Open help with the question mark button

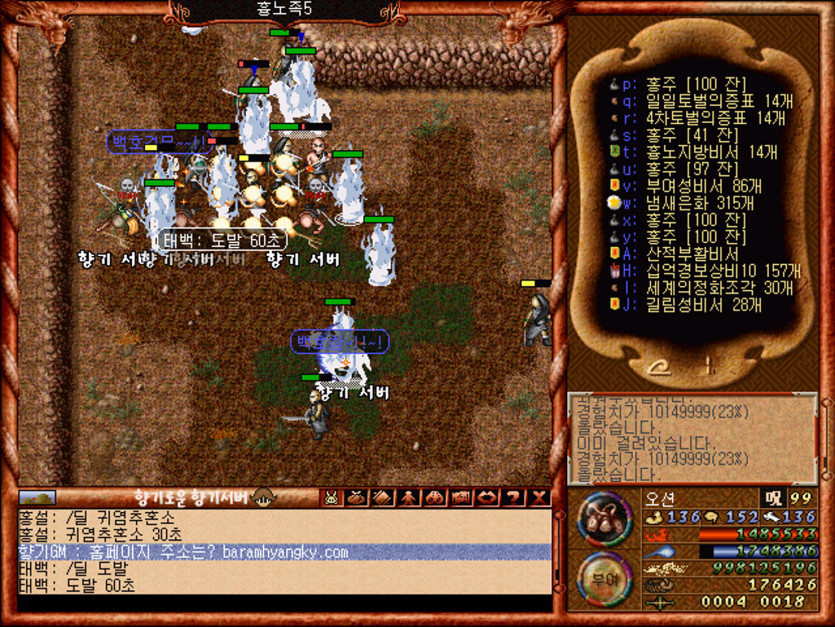pyautogui.click(x=514, y=497)
